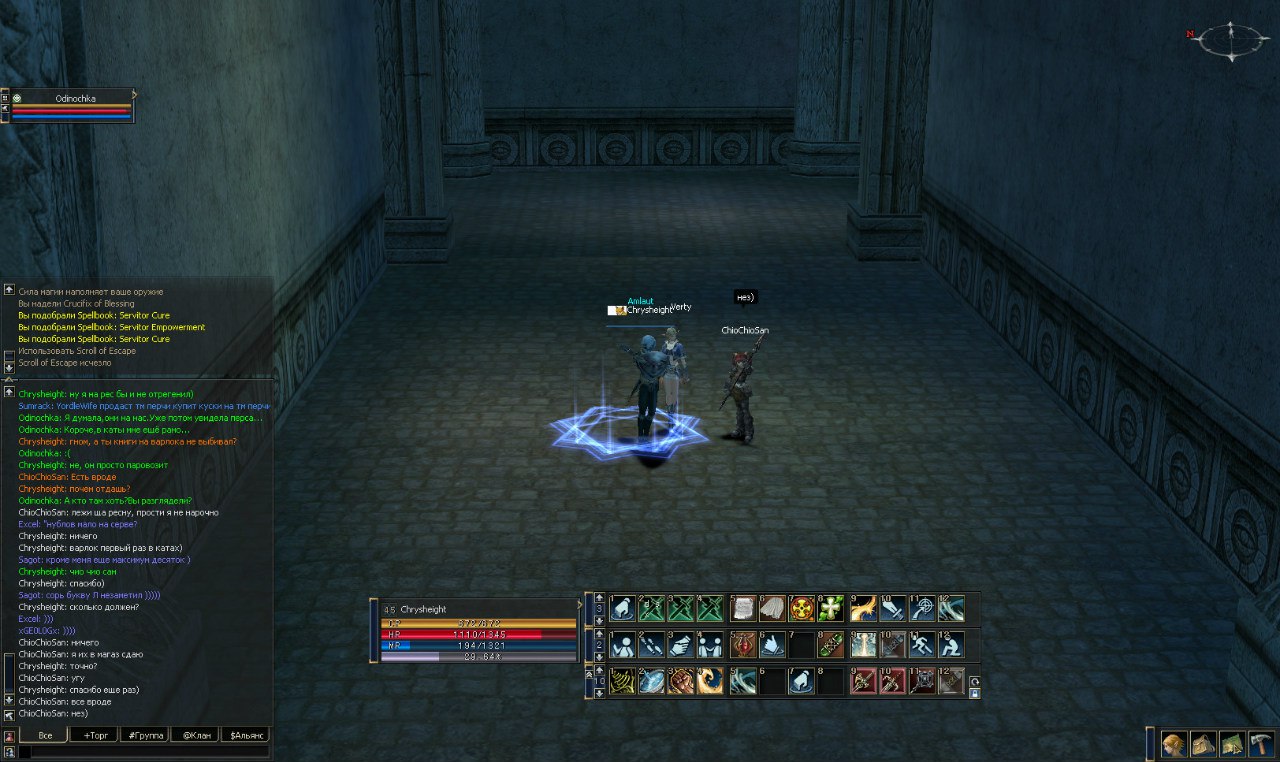1280x762 pixels.
Task: Select the #Группа party chat tab
Action: click(144, 735)
